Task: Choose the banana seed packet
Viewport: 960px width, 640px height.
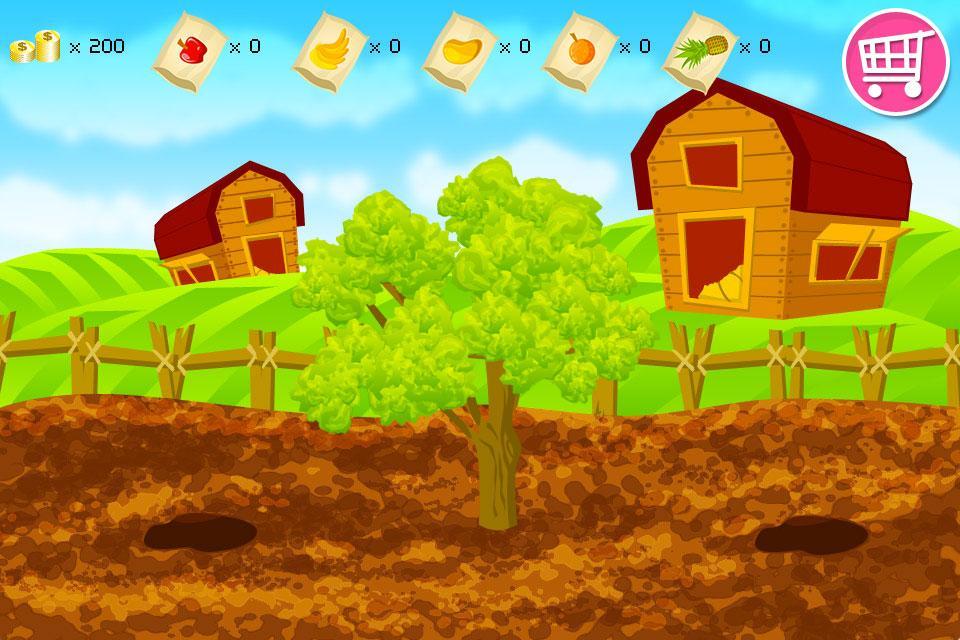Action: pyautogui.click(x=326, y=47)
